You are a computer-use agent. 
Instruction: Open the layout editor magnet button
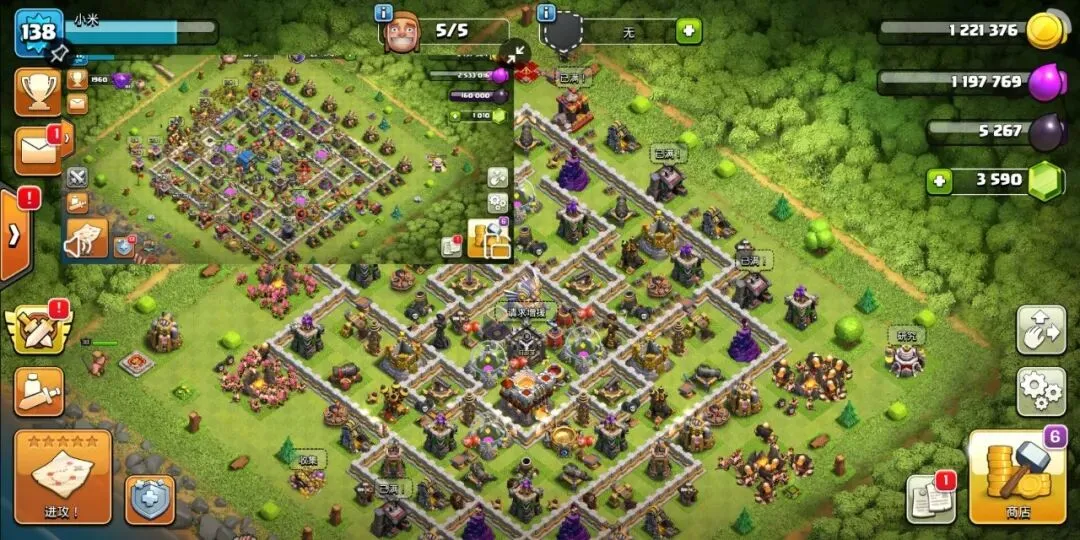[x=1041, y=329]
